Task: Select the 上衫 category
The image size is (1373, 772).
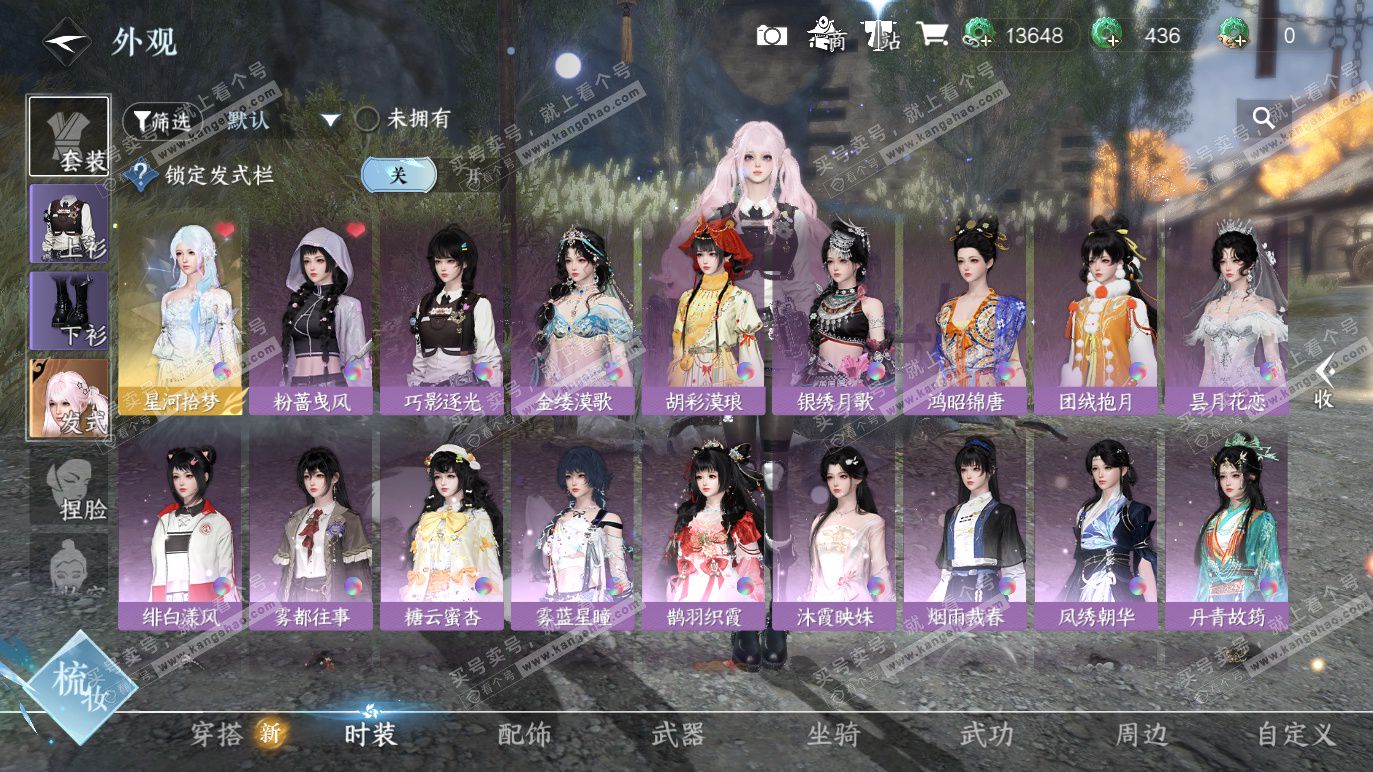Action: tap(69, 224)
